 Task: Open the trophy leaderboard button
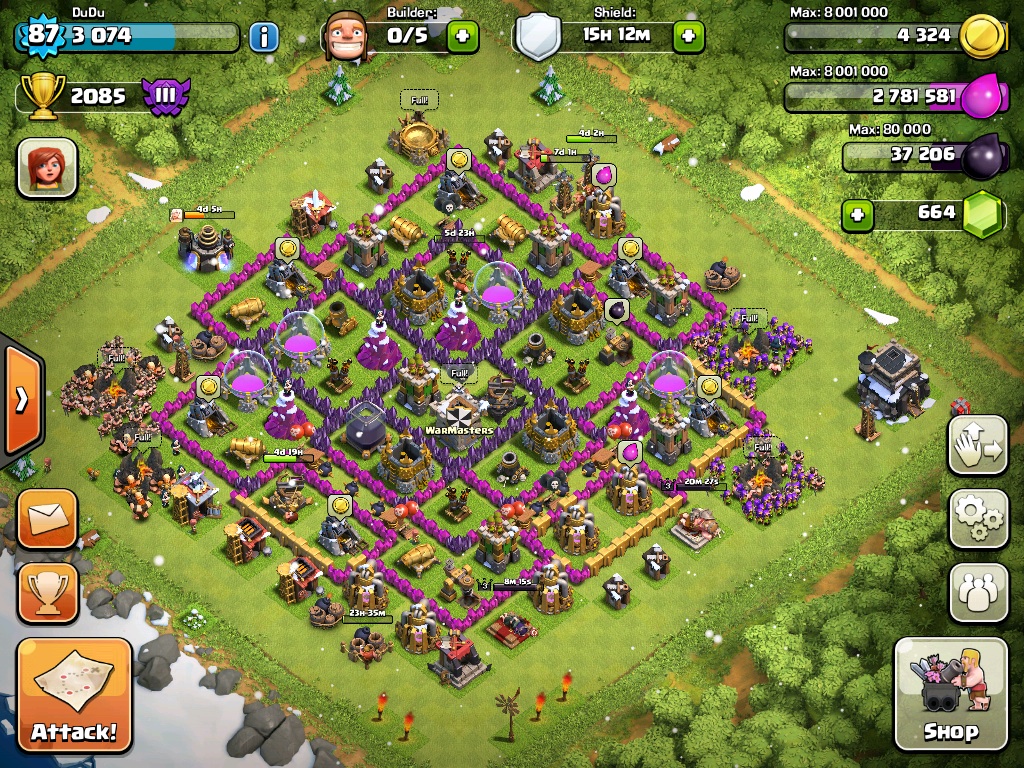coord(47,592)
